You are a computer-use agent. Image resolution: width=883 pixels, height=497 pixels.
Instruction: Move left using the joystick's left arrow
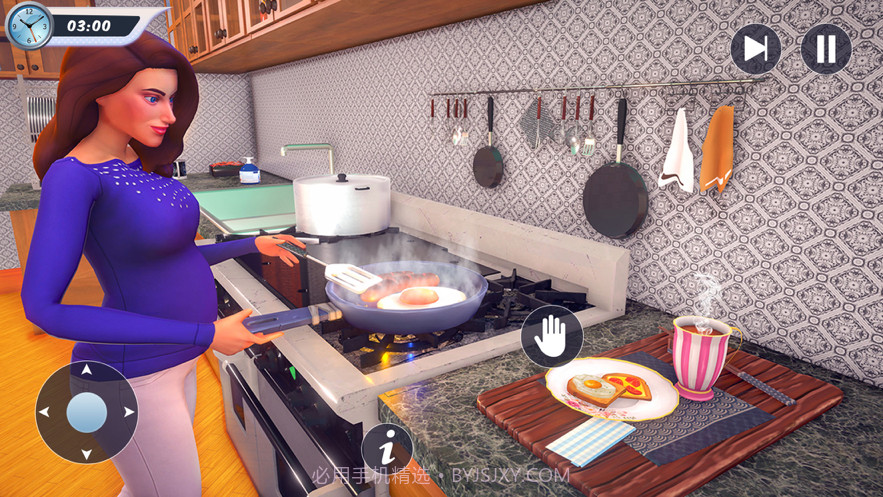point(45,411)
